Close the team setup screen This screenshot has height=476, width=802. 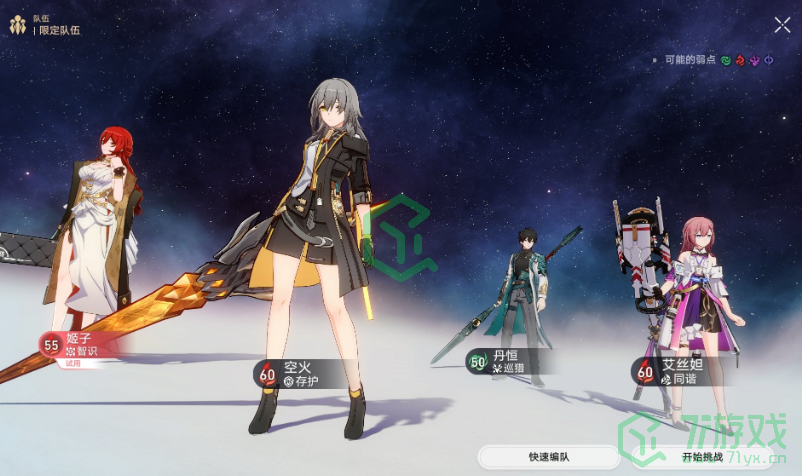pyautogui.click(x=781, y=25)
